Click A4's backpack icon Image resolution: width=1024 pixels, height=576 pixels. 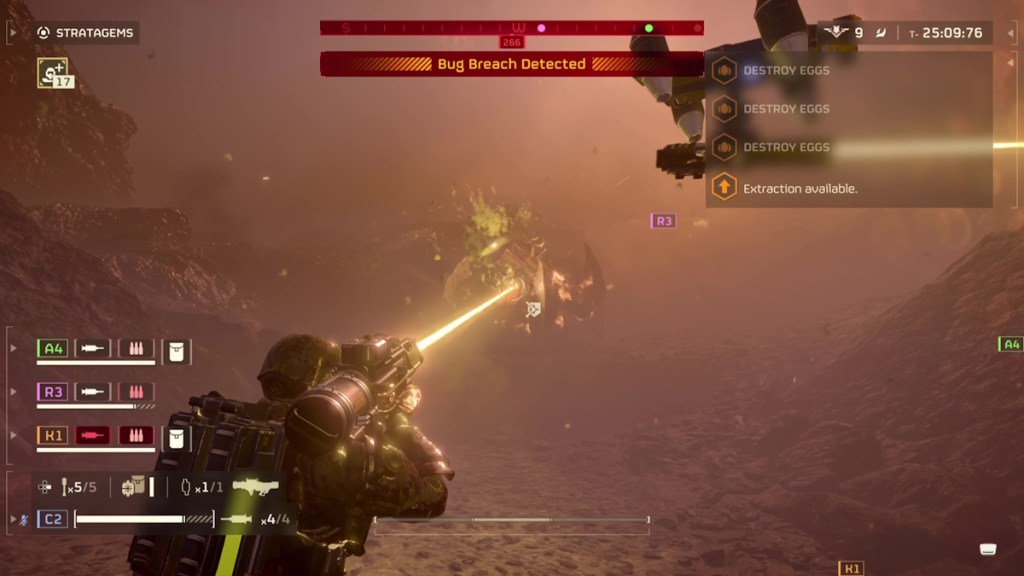[x=176, y=351]
